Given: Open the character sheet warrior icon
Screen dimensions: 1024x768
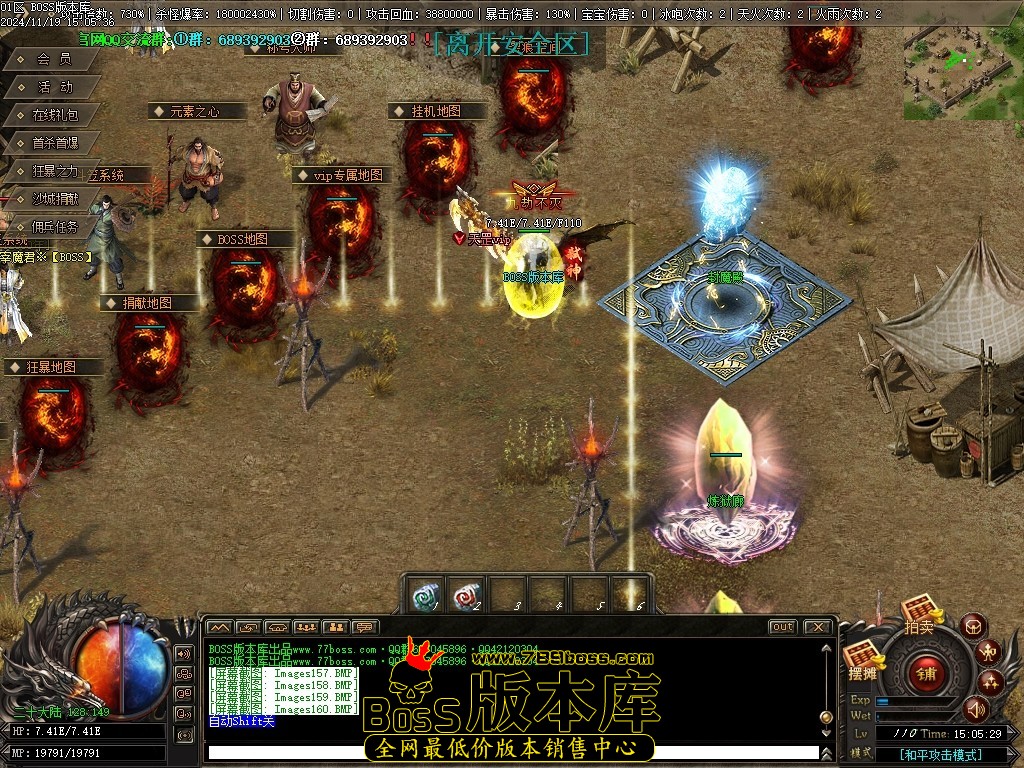Looking at the screenshot, I should (x=988, y=653).
